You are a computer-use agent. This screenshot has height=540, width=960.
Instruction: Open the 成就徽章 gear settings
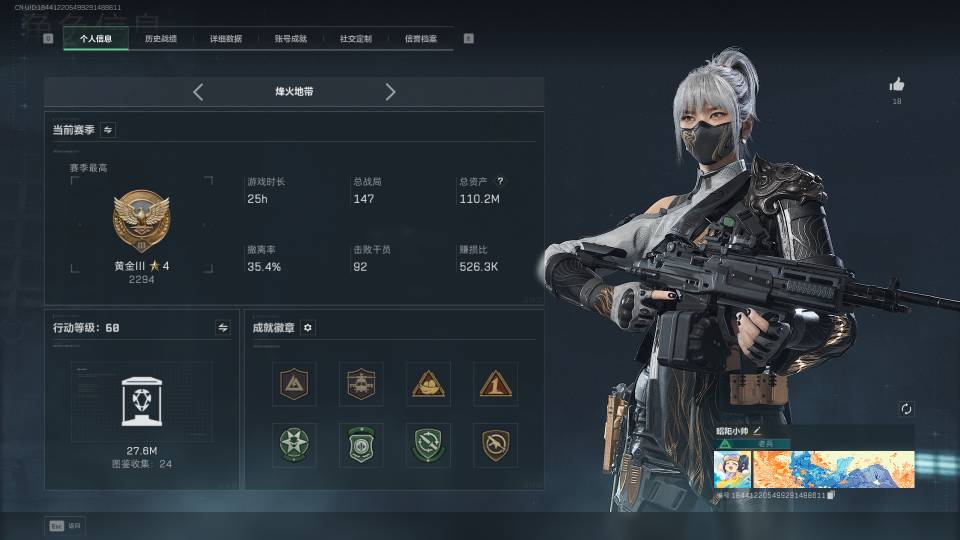pyautogui.click(x=308, y=327)
